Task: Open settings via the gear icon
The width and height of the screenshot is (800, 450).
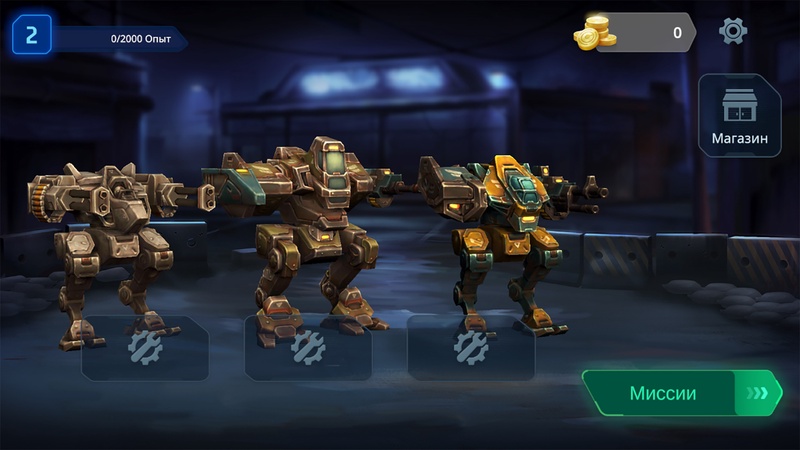Action: tap(733, 31)
